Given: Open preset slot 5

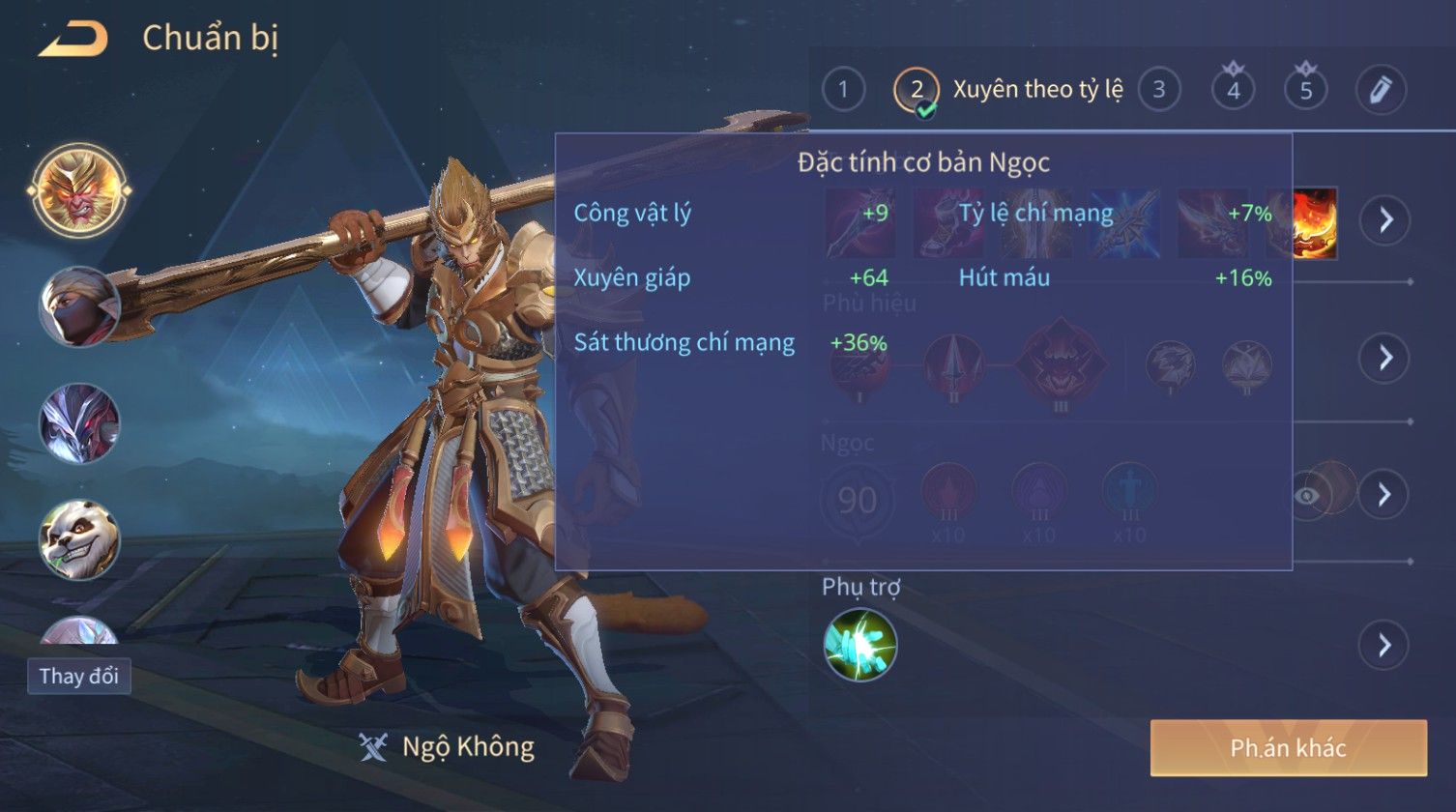Looking at the screenshot, I should coord(1305,90).
